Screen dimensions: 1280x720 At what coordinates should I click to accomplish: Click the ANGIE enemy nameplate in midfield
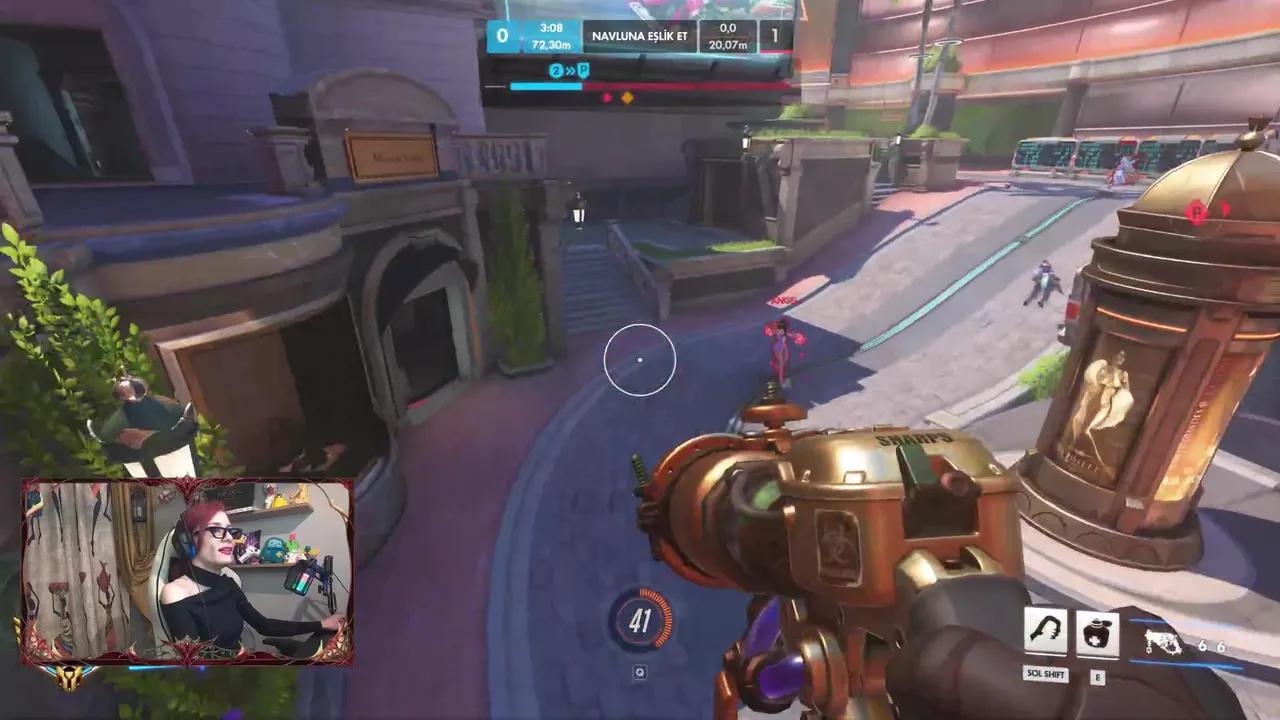point(786,301)
